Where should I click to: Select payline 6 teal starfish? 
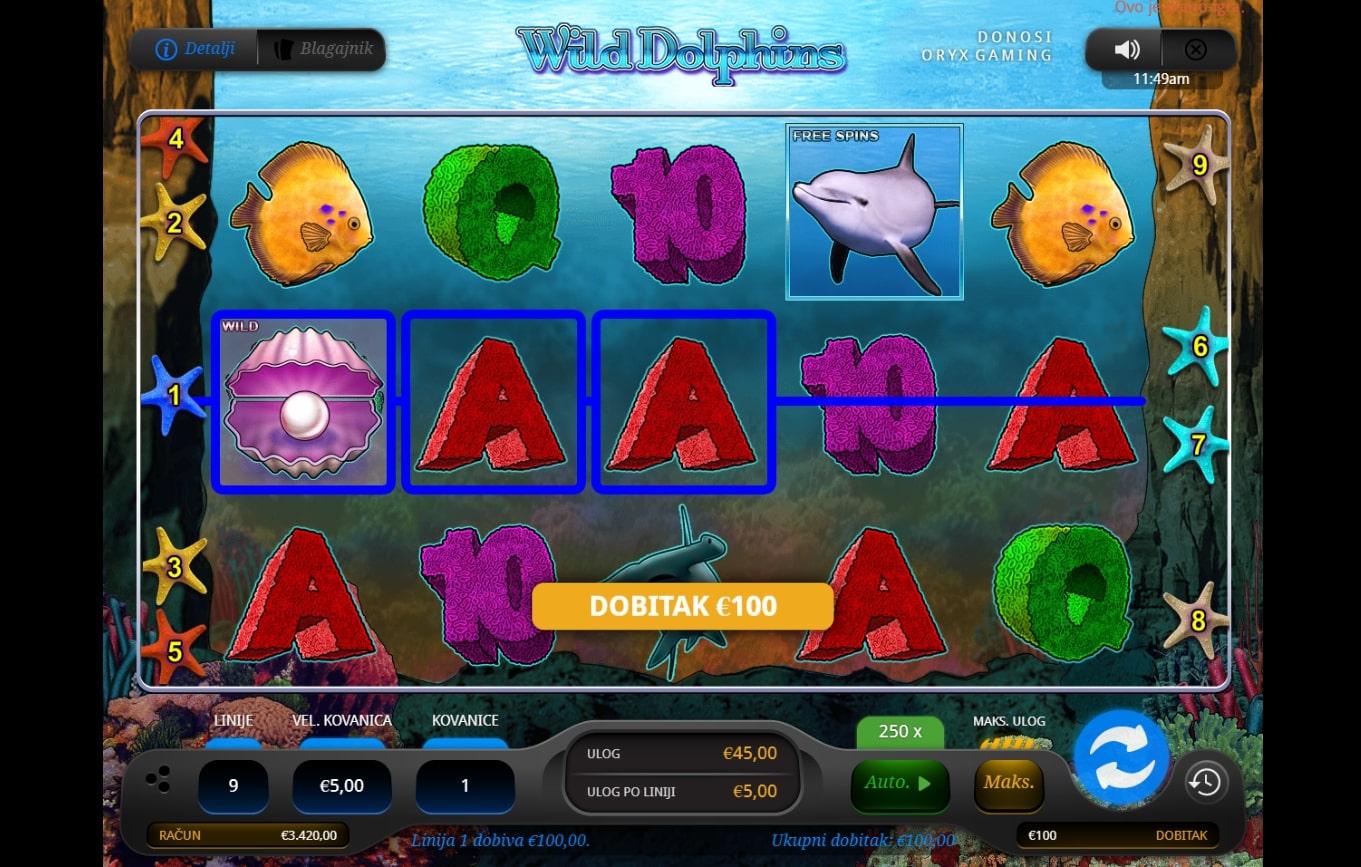click(1199, 346)
